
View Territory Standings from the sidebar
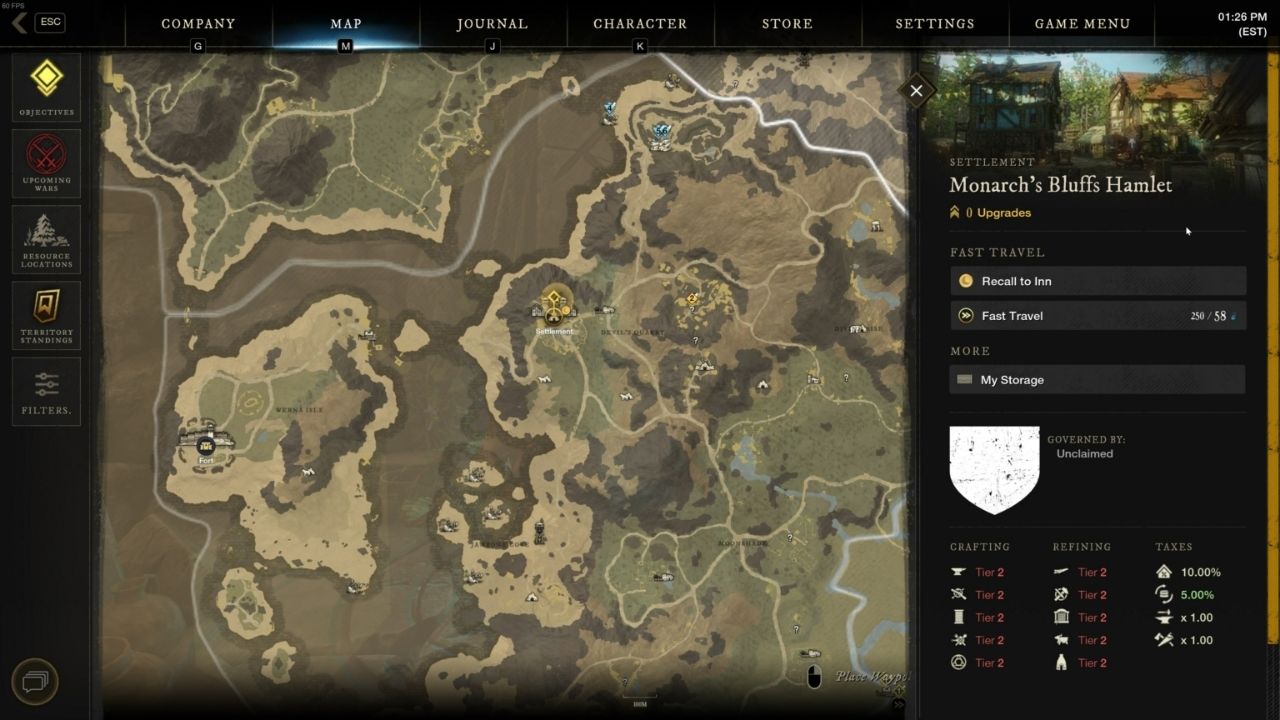(x=46, y=315)
